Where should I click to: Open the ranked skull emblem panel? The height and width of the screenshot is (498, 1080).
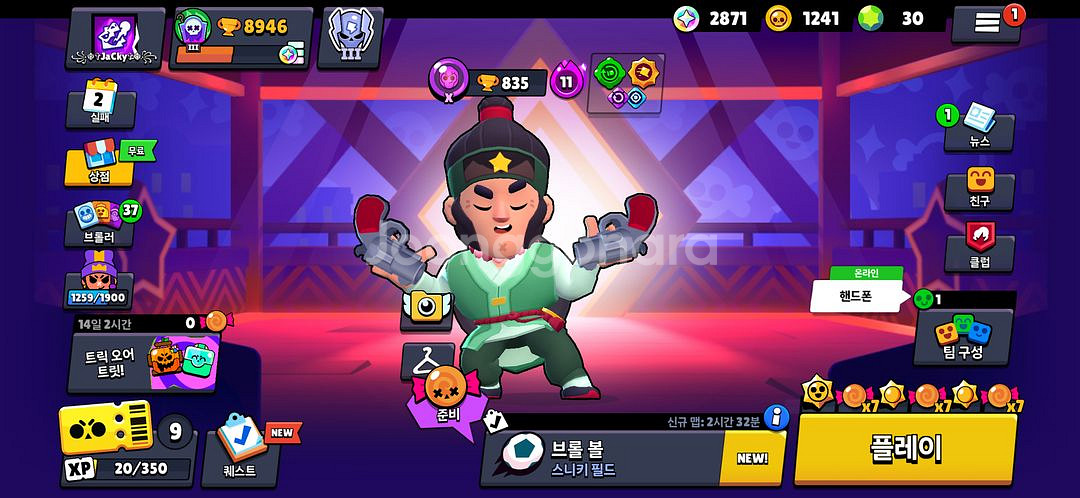tap(350, 37)
